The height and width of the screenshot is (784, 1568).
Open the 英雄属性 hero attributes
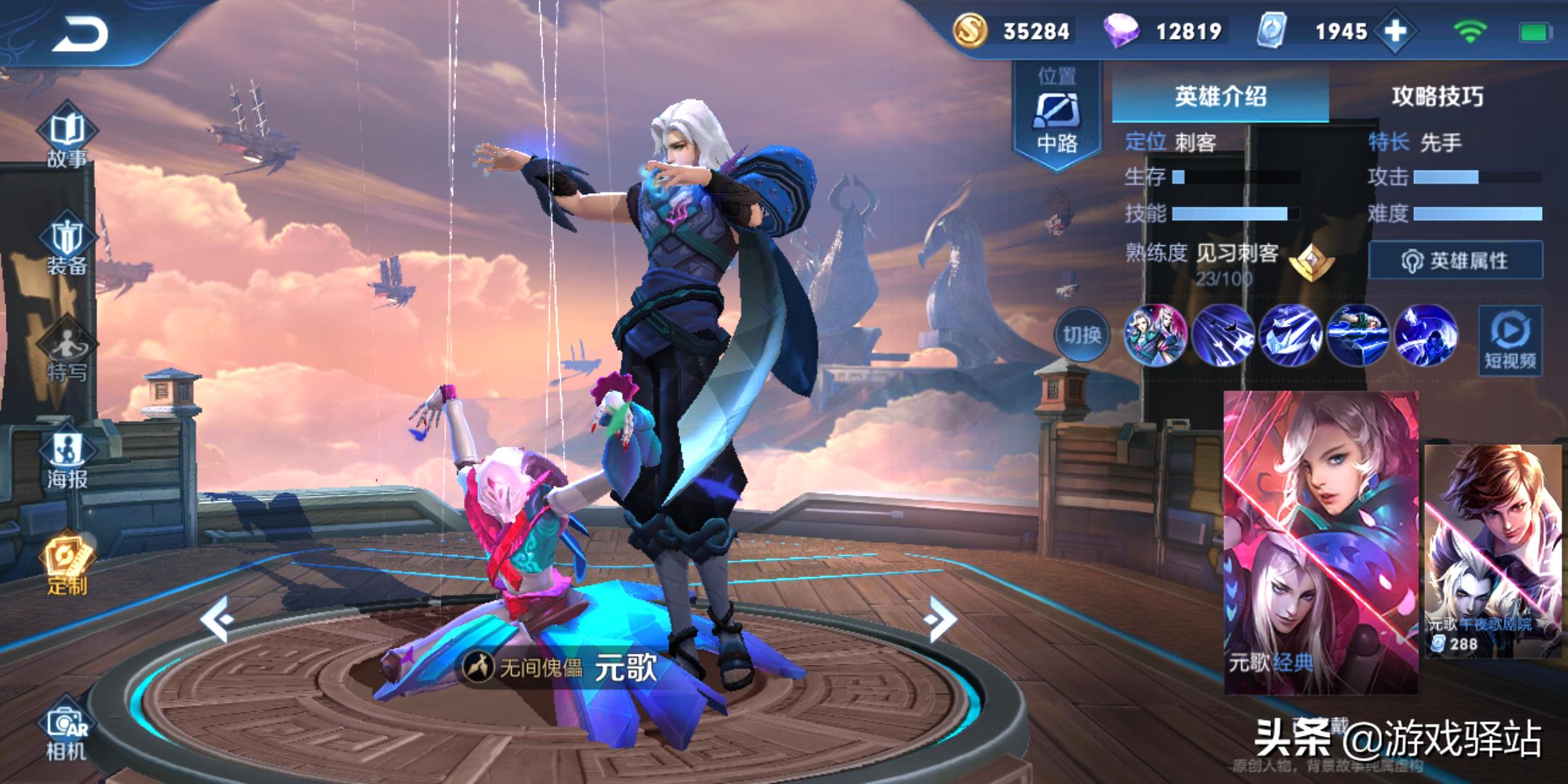1455,261
